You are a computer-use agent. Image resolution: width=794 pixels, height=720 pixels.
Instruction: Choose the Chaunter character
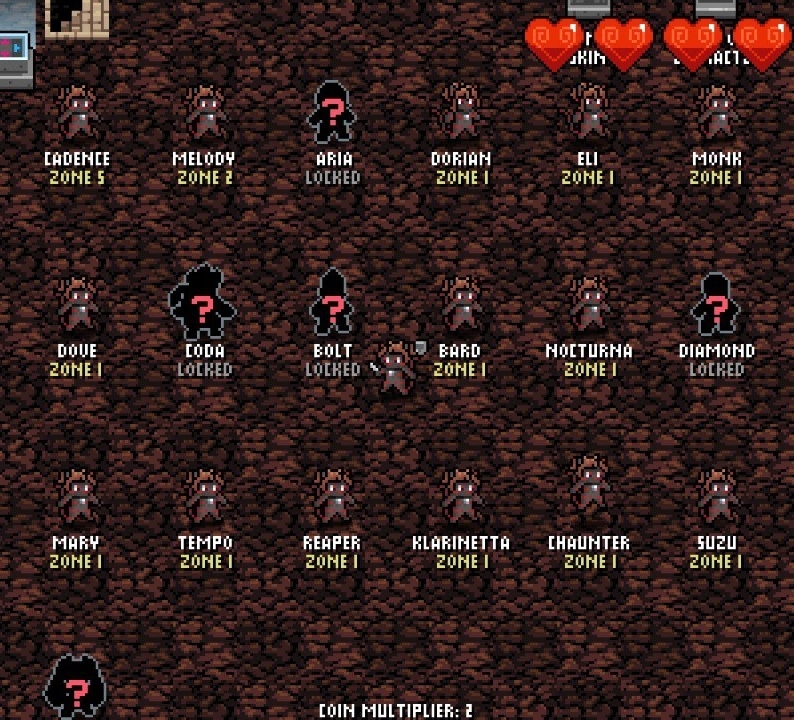pos(588,490)
